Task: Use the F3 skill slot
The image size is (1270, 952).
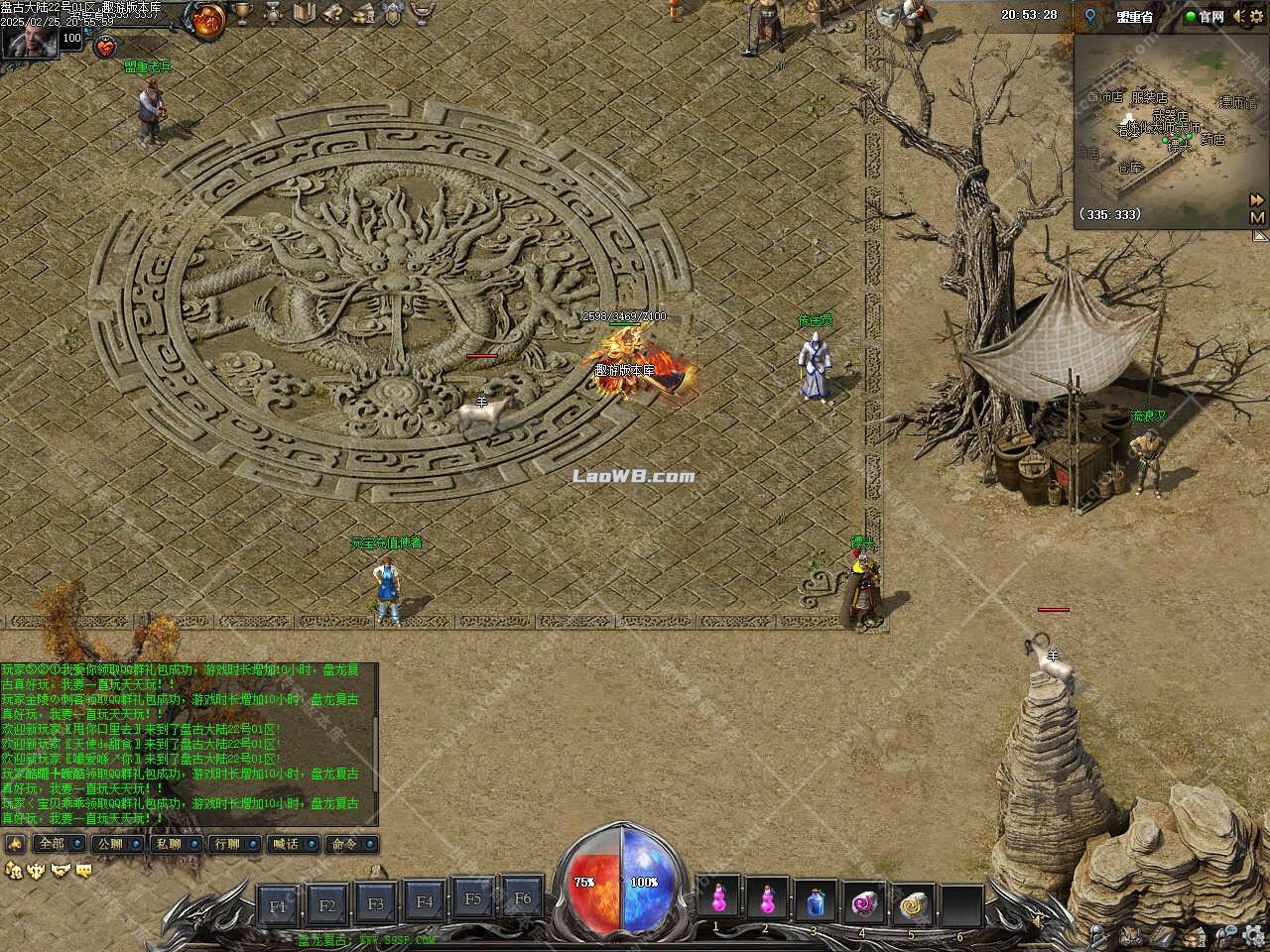Action: [376, 903]
